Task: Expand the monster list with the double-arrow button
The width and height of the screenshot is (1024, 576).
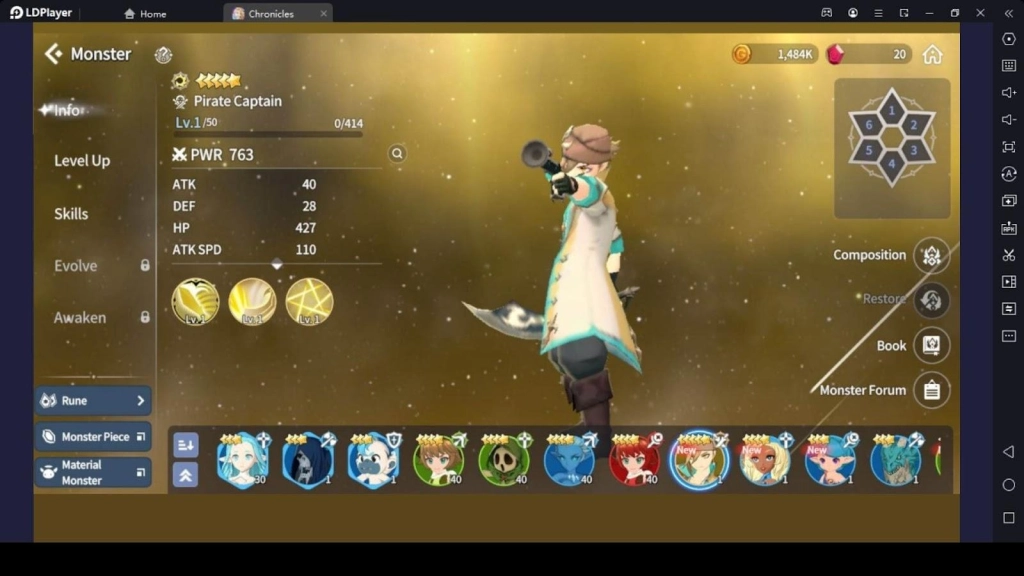Action: (x=186, y=475)
